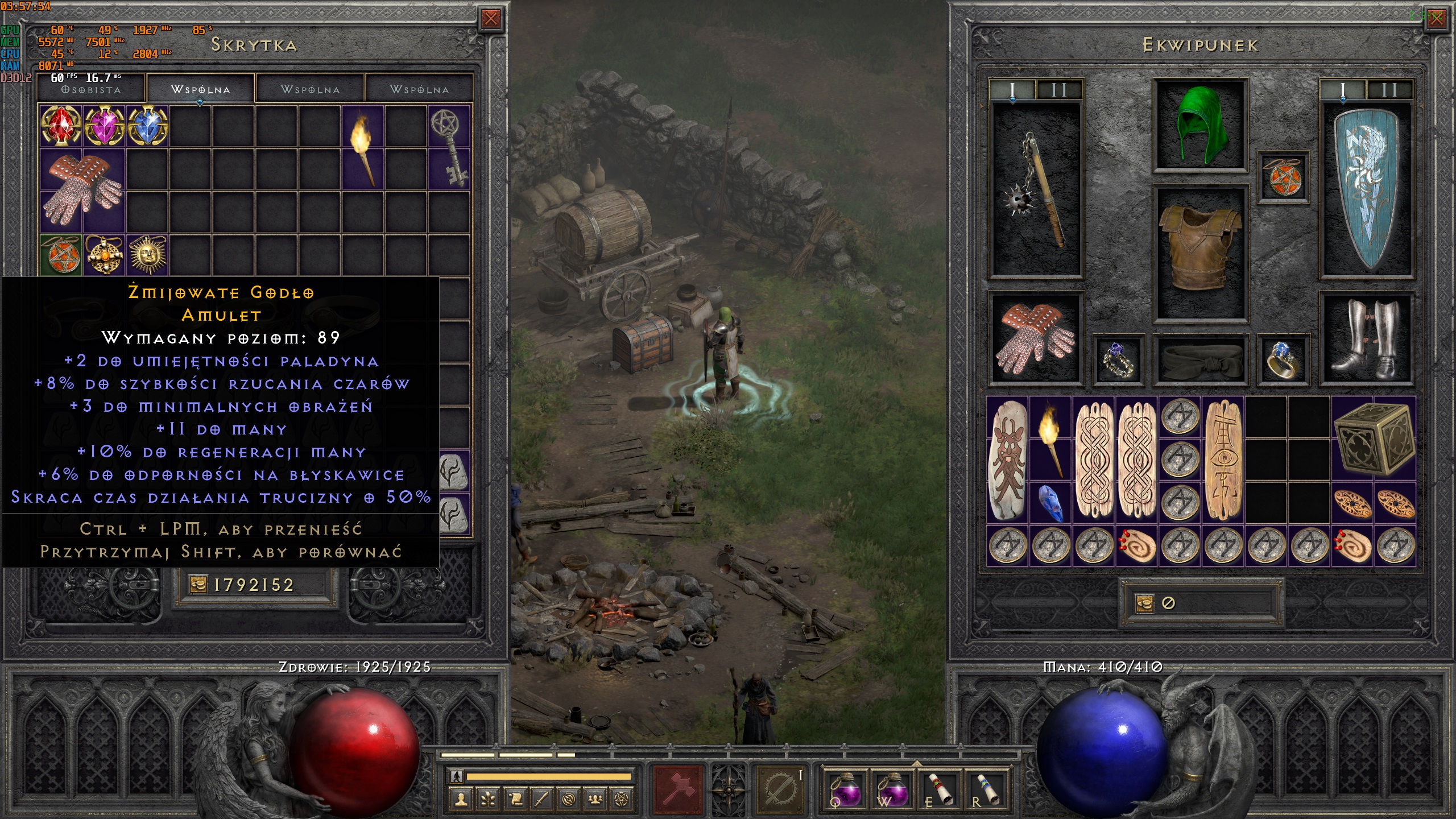Select the equipped flail weapon
This screenshot has width=1456, height=819.
[1036, 189]
